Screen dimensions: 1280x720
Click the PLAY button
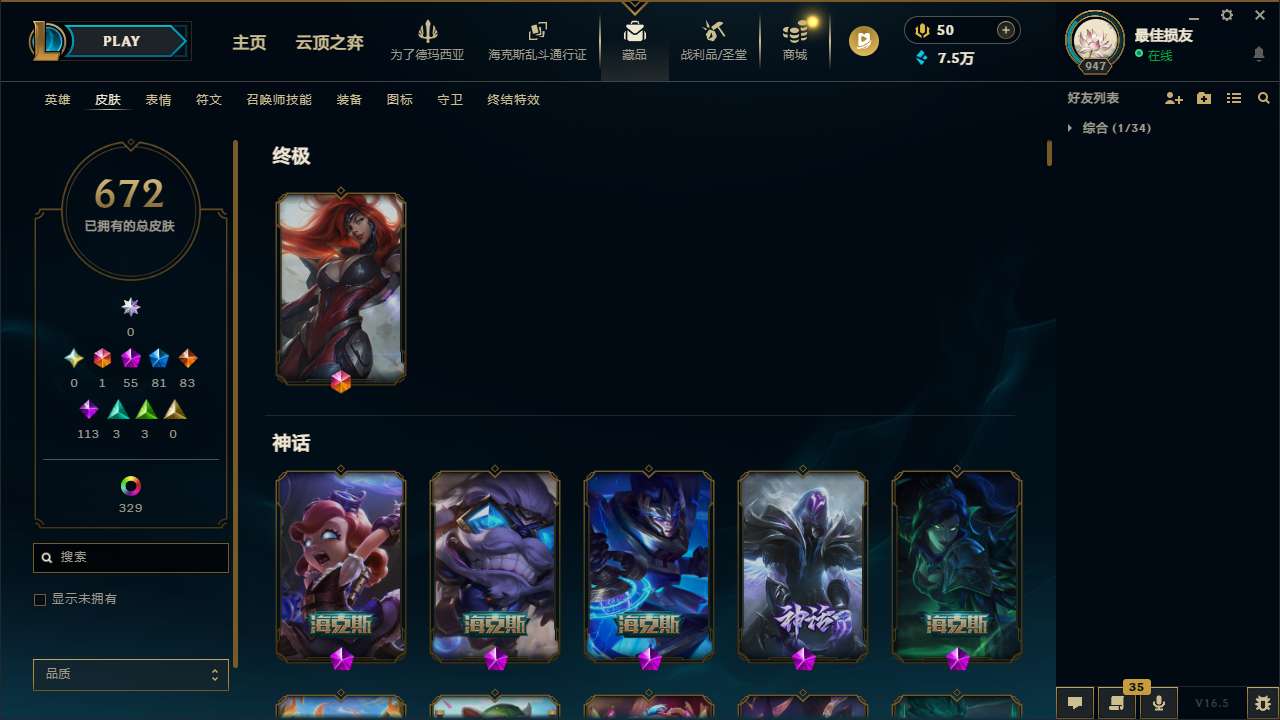(121, 41)
